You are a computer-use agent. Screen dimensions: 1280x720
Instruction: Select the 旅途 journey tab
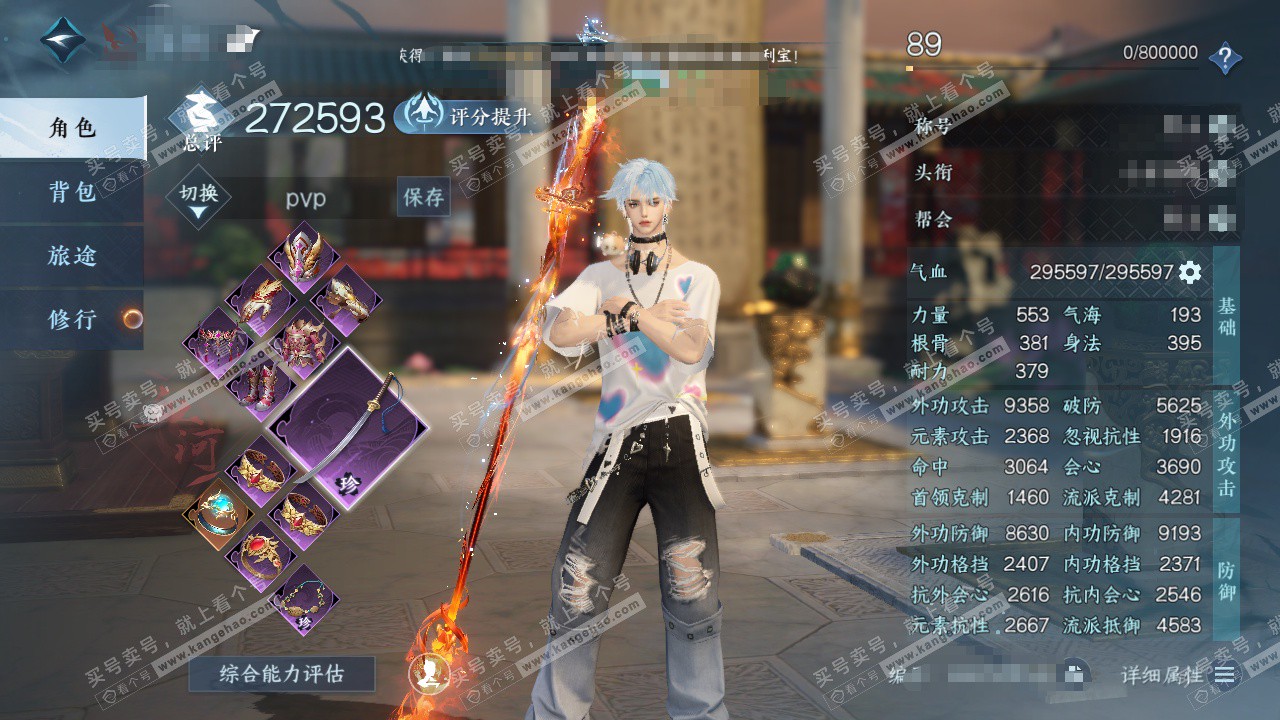click(x=72, y=256)
